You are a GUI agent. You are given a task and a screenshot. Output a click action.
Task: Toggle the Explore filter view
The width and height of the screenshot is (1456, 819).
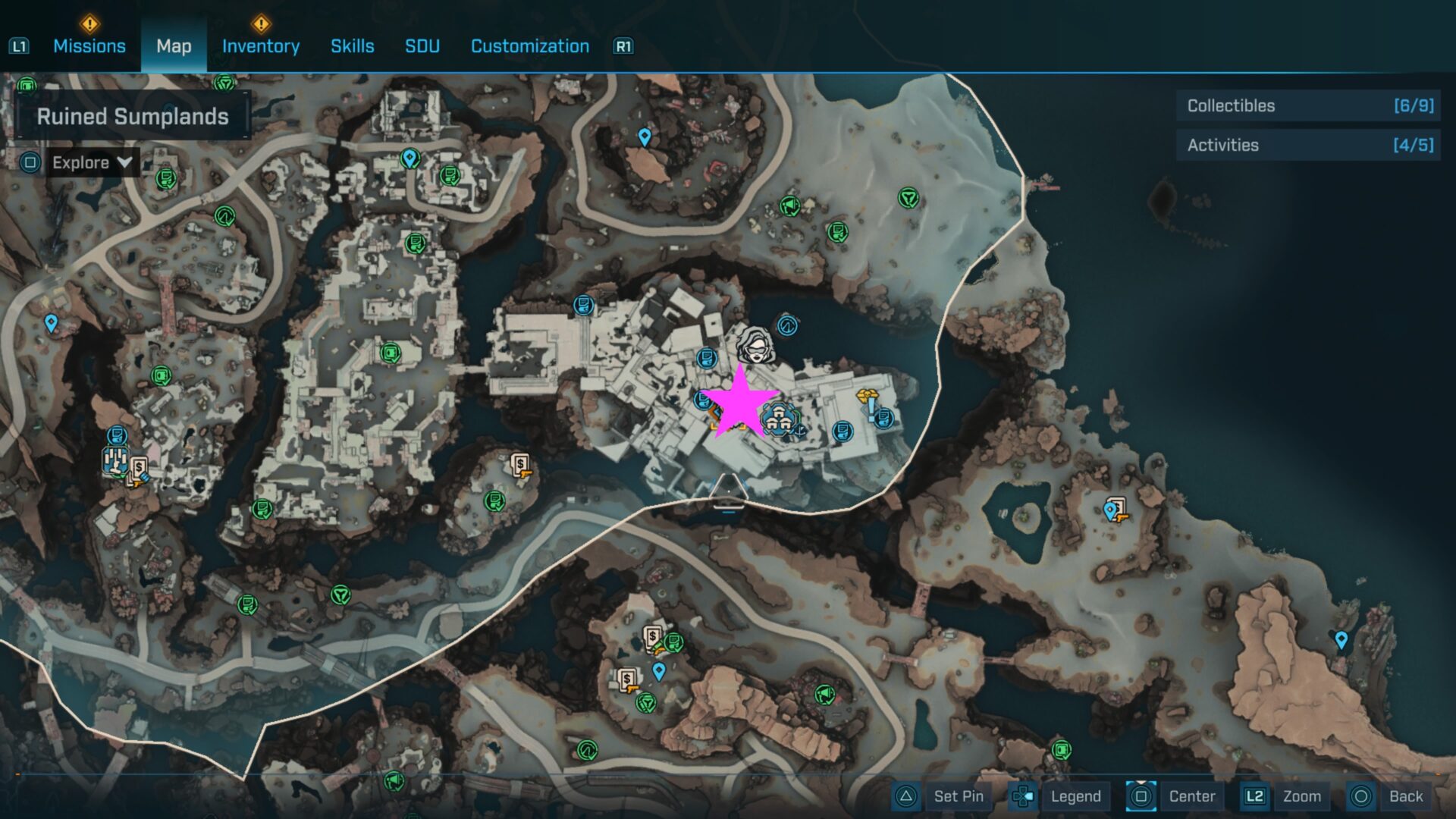pyautogui.click(x=79, y=162)
